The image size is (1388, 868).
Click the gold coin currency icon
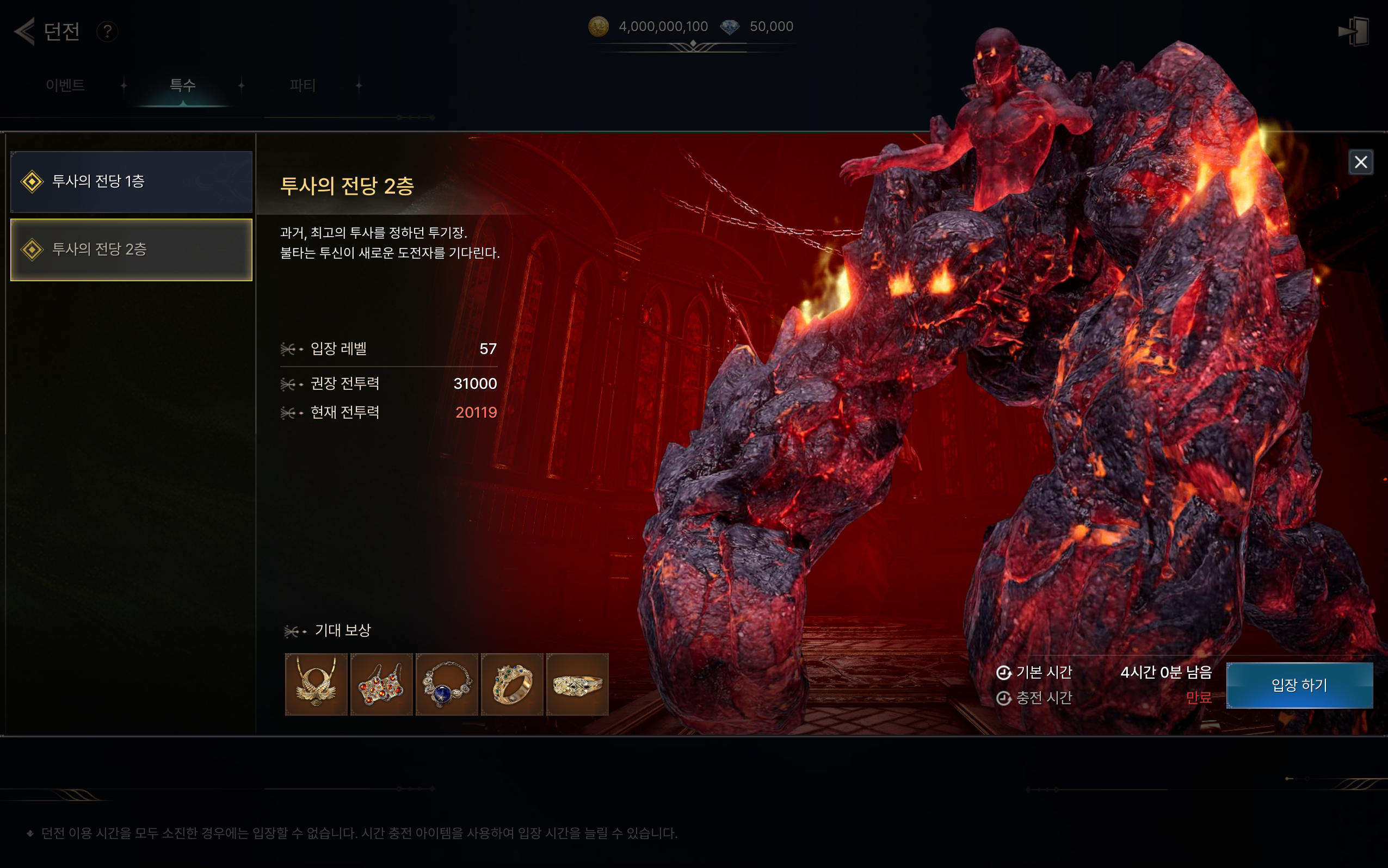(x=599, y=27)
